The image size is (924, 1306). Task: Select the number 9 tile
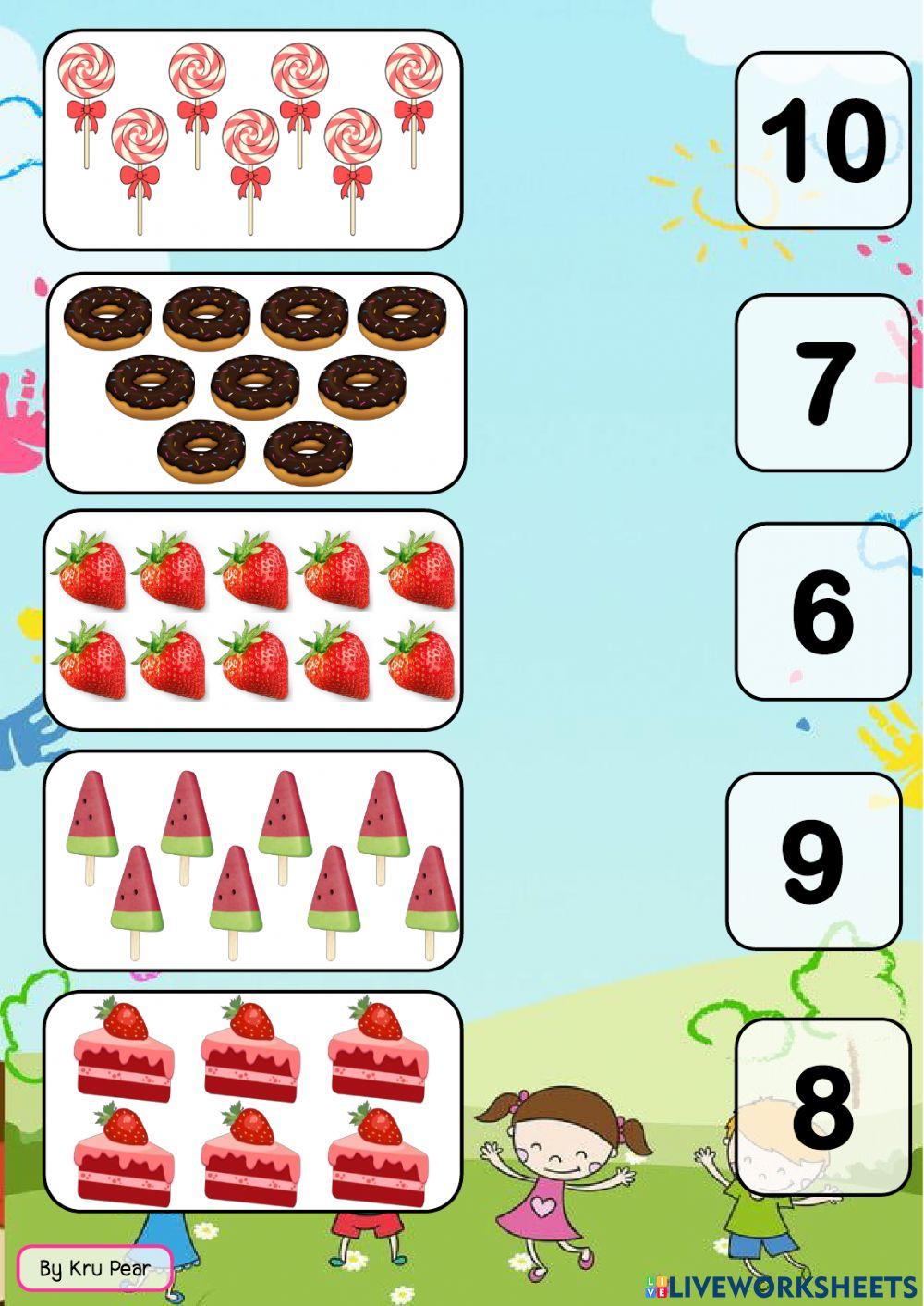coord(813,861)
